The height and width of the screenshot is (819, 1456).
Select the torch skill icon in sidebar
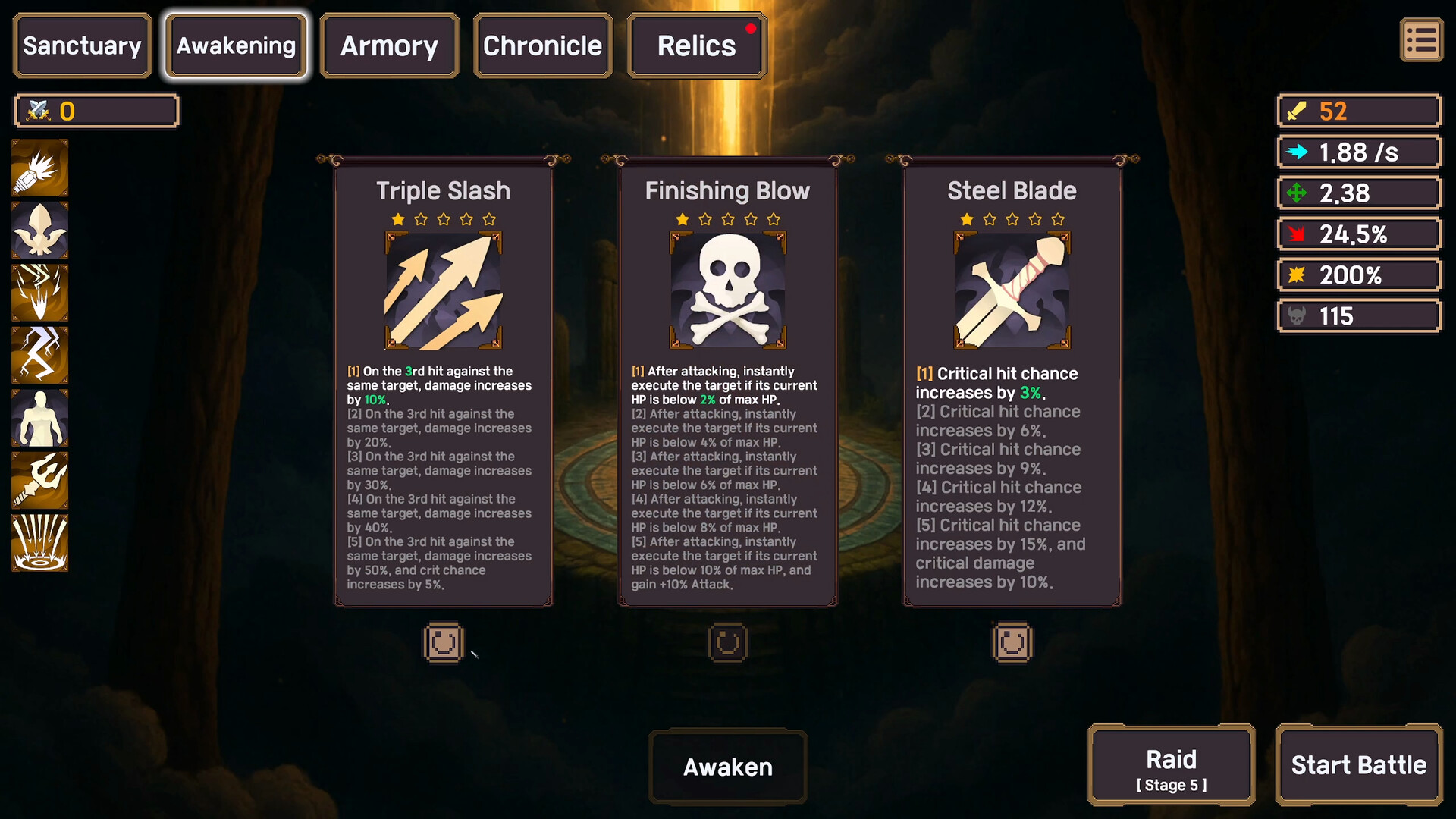39,166
